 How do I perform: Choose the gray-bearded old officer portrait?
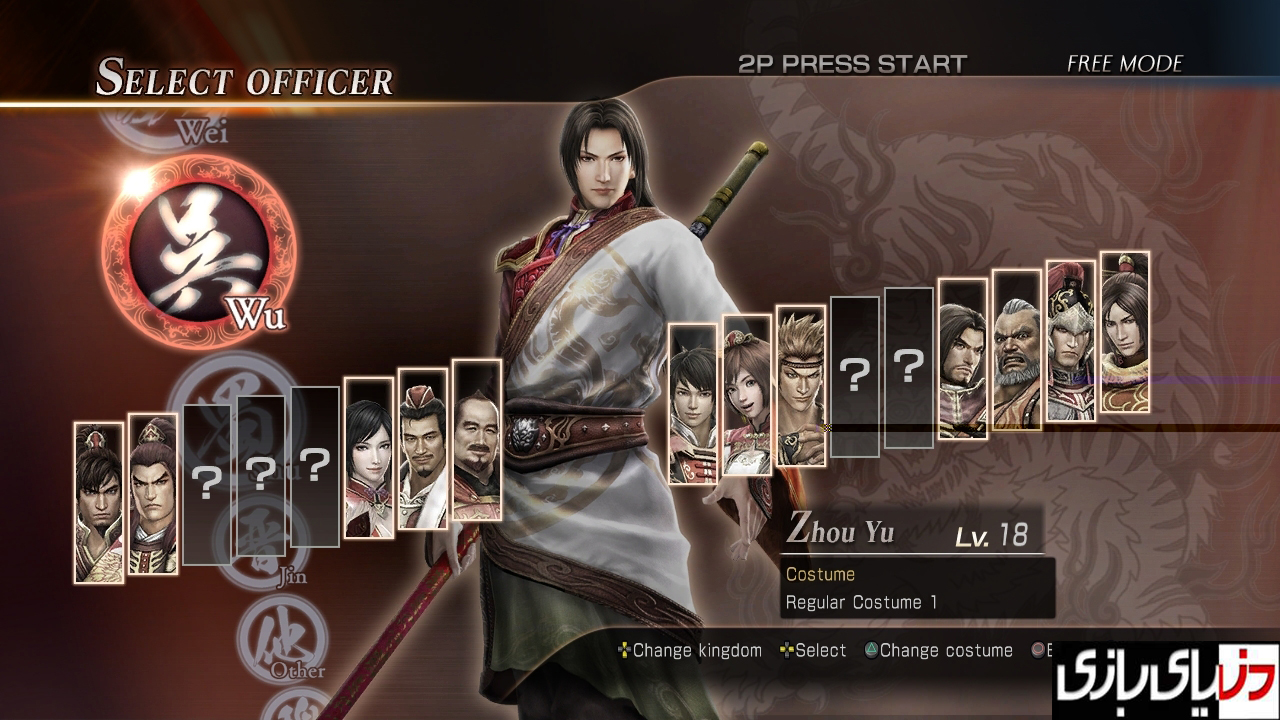(x=1017, y=349)
